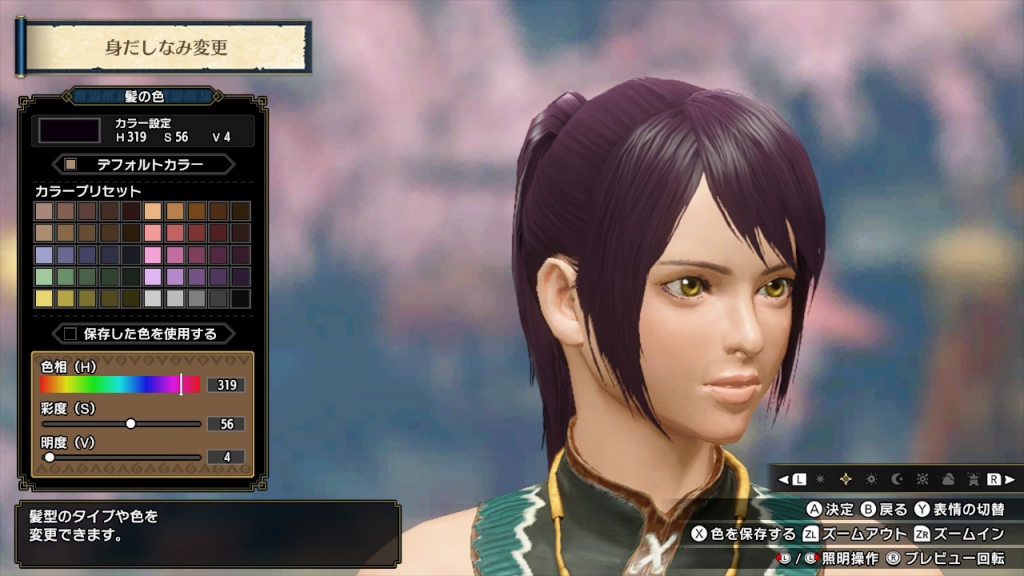Select the bright pink color preset
Viewport: 1024px width, 576px height.
pos(153,254)
